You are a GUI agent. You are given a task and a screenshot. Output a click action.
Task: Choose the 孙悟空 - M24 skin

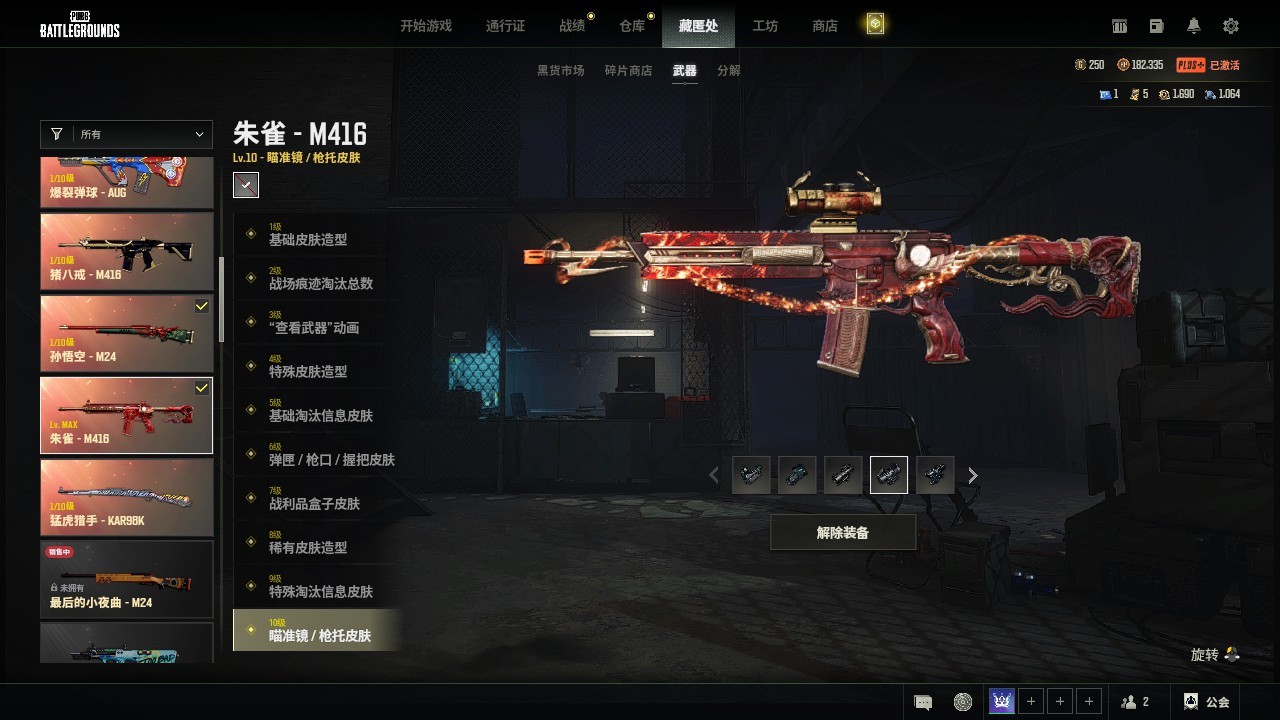point(126,333)
